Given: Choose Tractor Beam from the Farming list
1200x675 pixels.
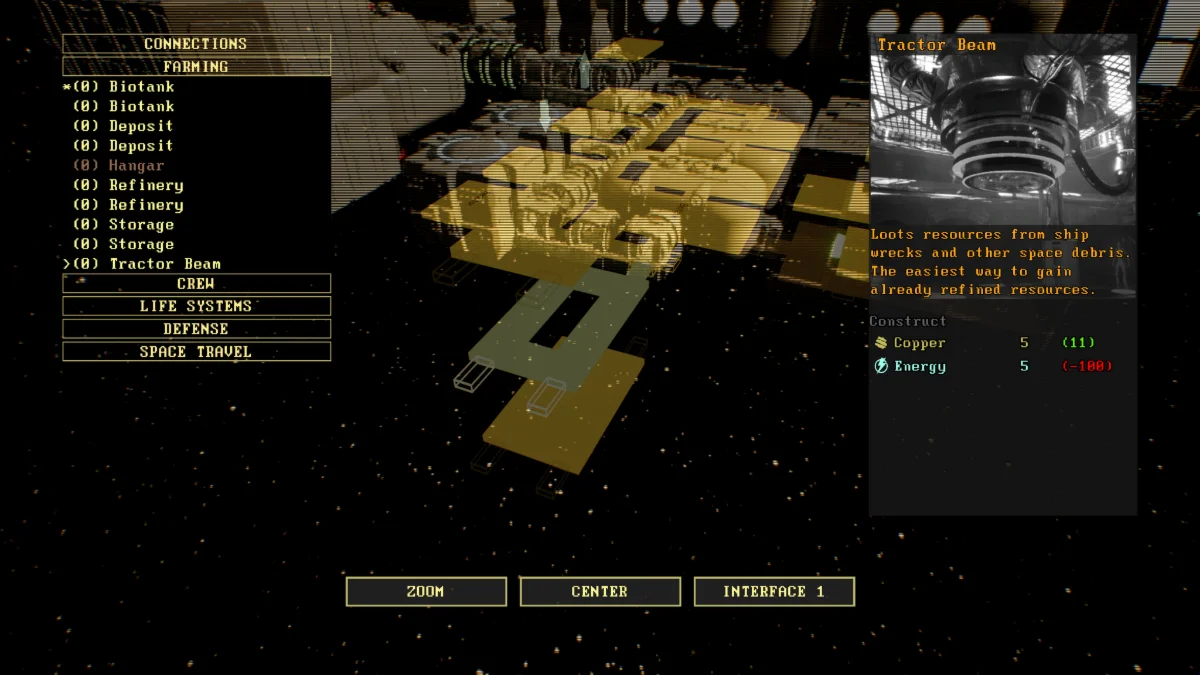Looking at the screenshot, I should point(164,264).
